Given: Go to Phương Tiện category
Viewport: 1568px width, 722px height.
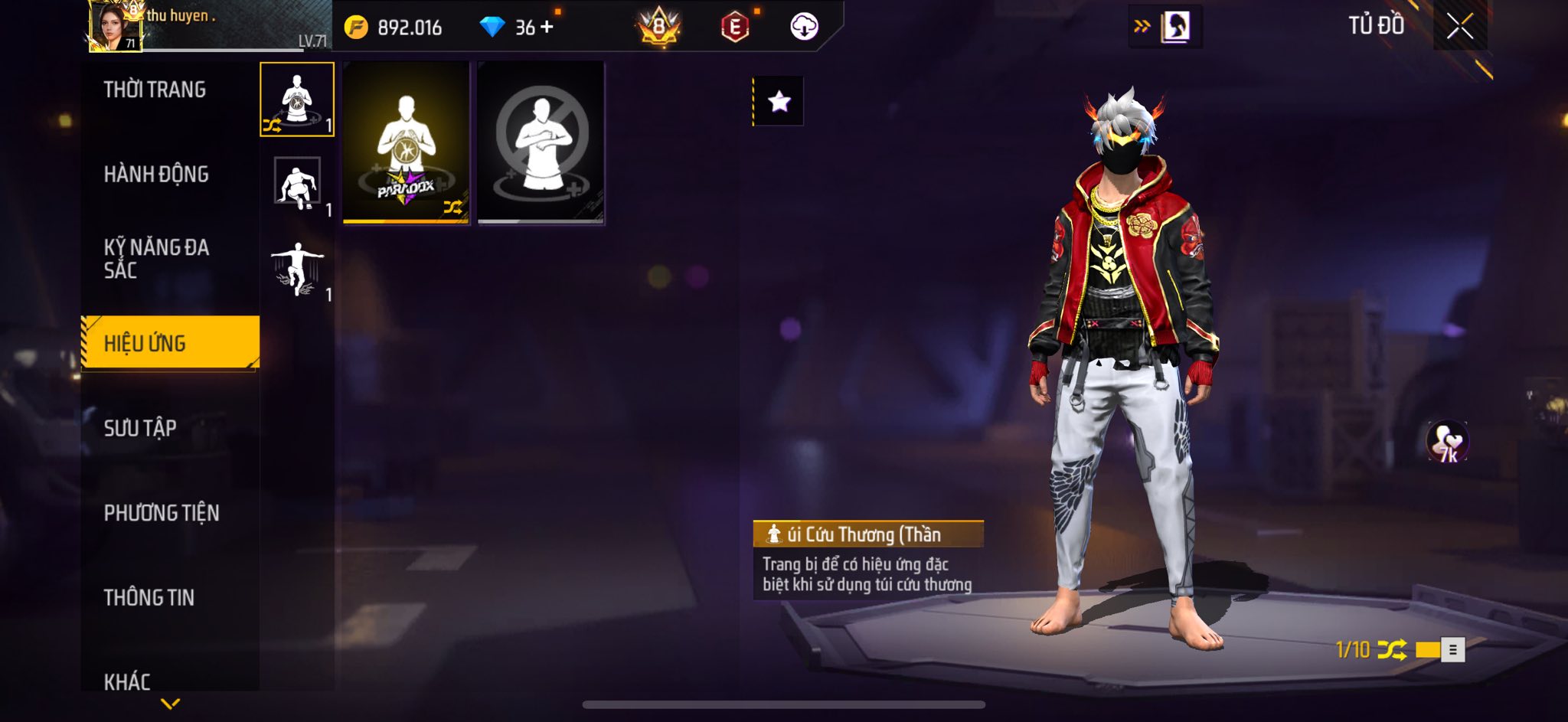Looking at the screenshot, I should click(x=162, y=513).
